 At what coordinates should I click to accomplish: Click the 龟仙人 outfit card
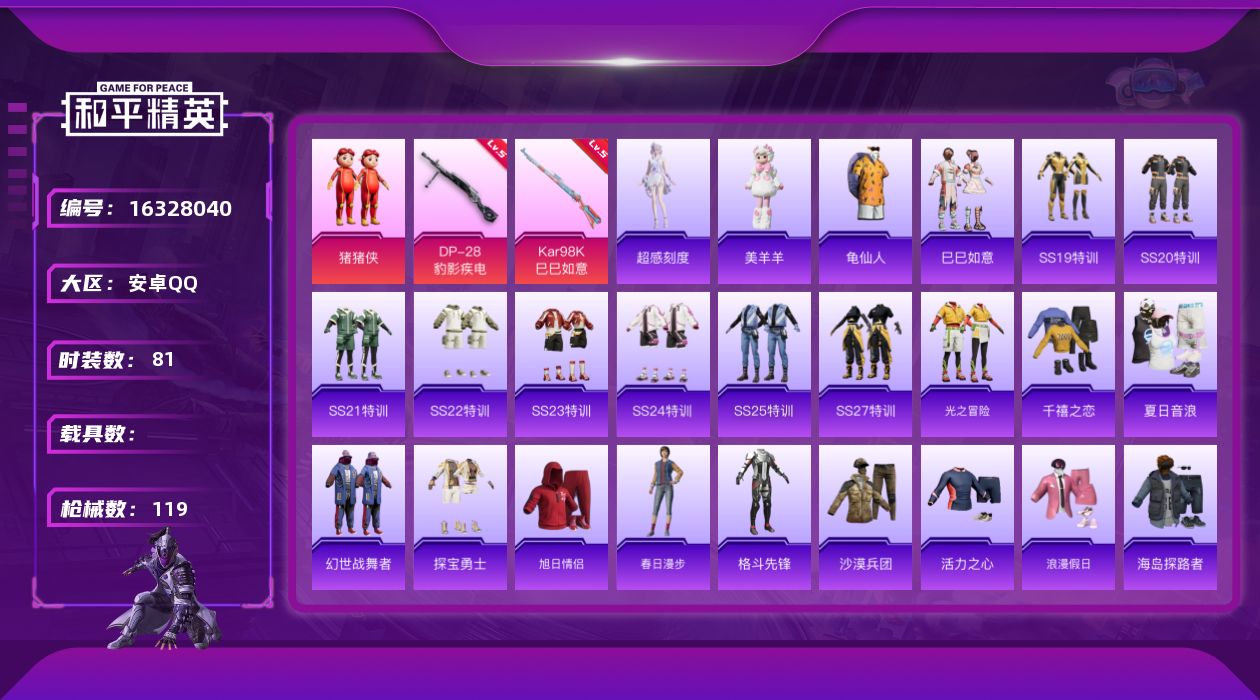click(865, 211)
